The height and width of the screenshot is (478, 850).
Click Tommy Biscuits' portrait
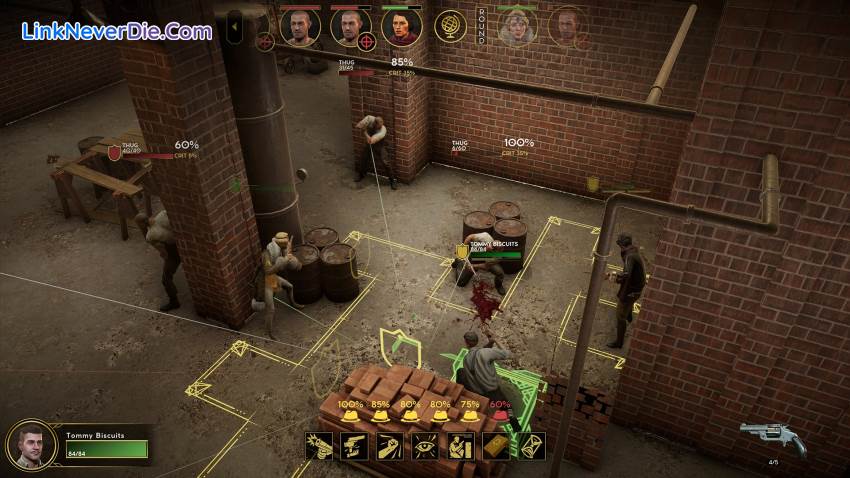click(x=31, y=444)
